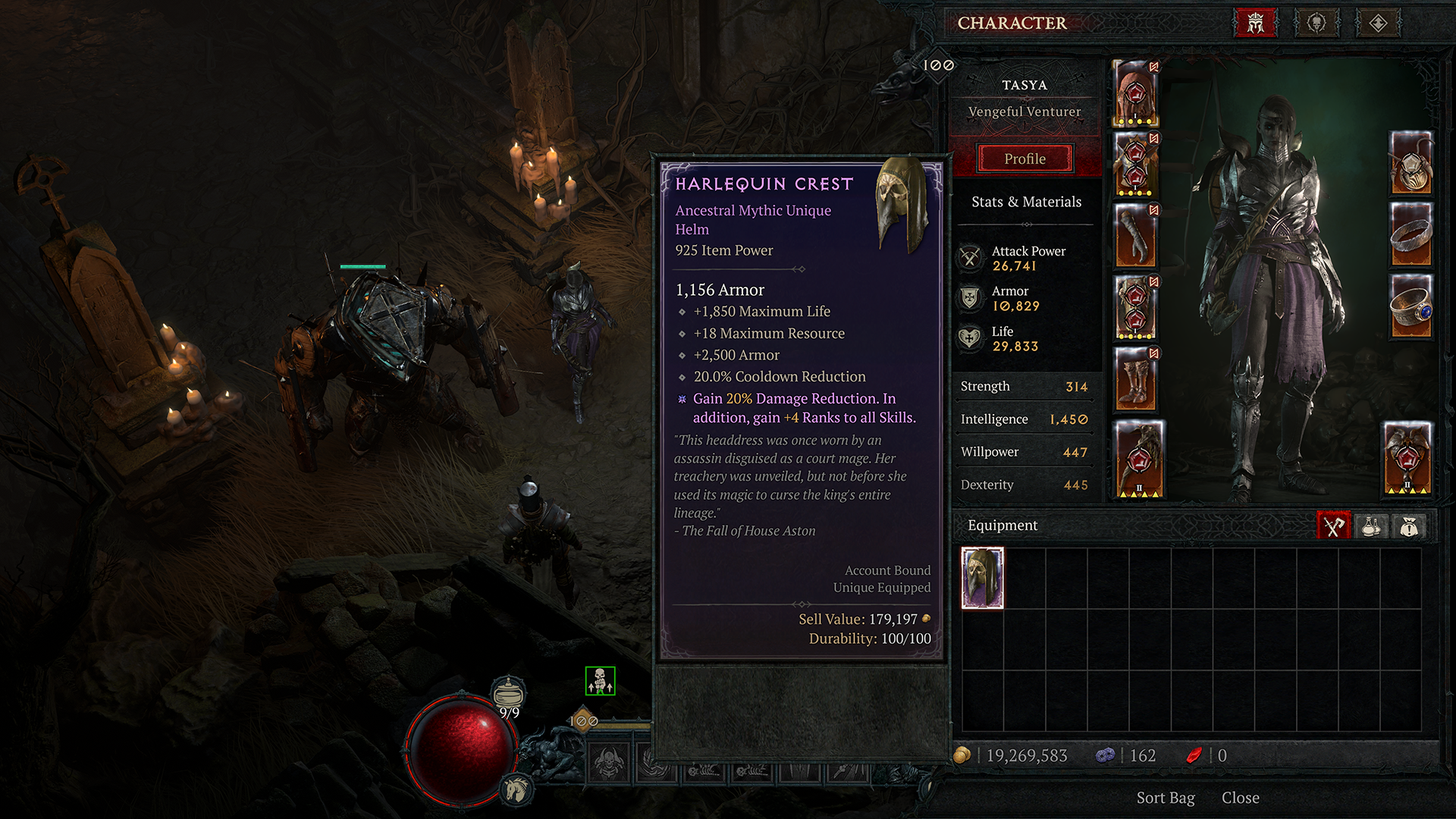Viewport: 1456px width, 819px height.
Task: Click the Sort Bag button
Action: coord(1165,798)
